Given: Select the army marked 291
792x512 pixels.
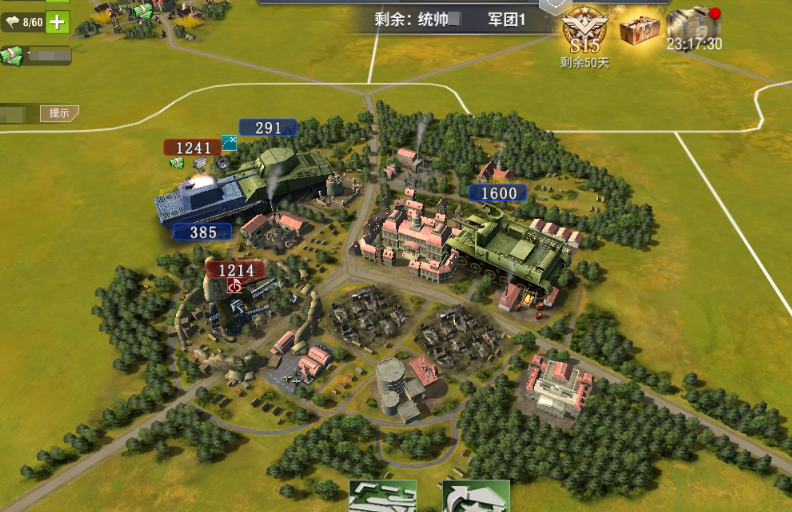Looking at the screenshot, I should click(x=269, y=128).
